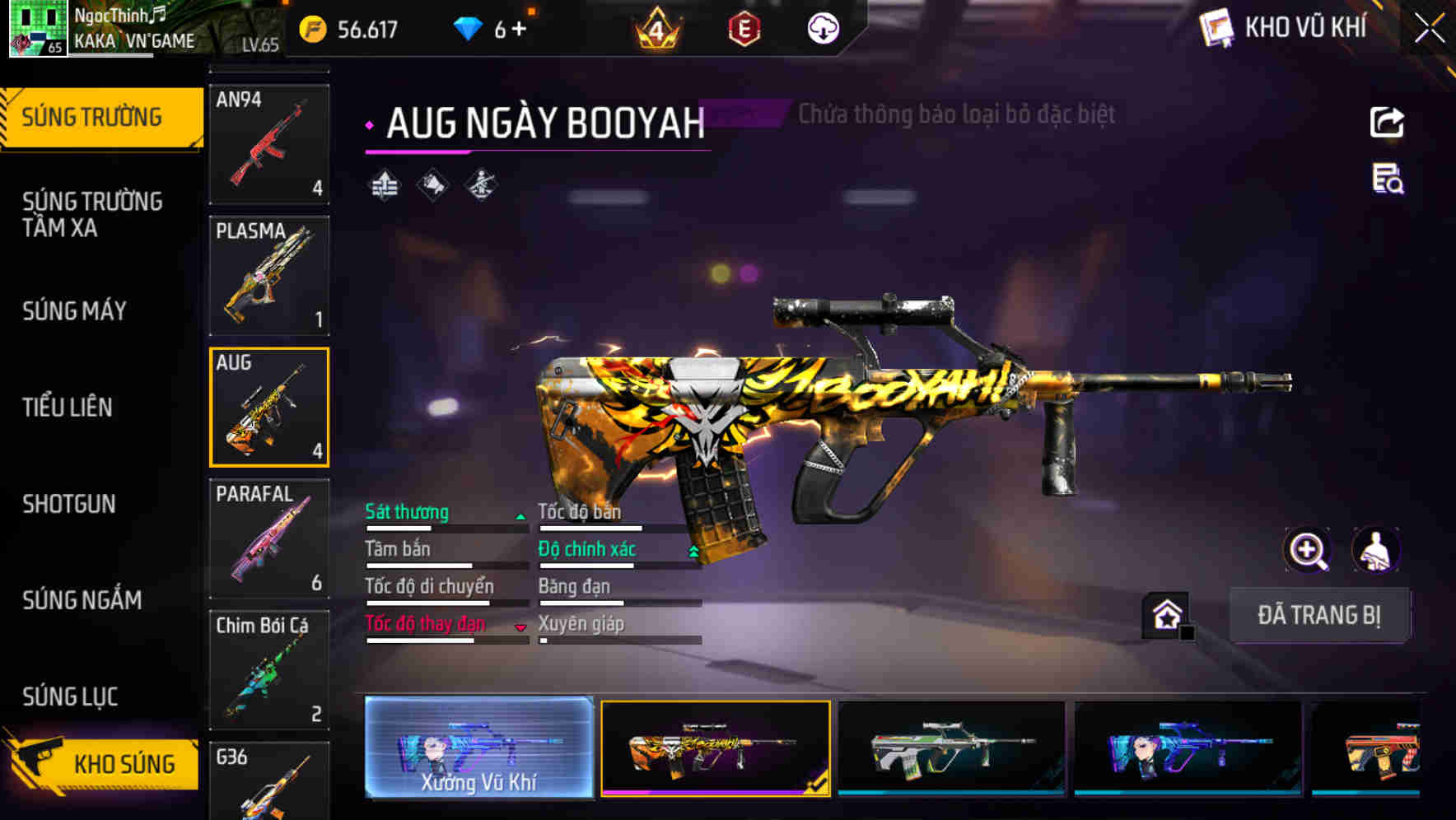
Task: Choose the AN94 weapon tile
Action: click(x=269, y=144)
